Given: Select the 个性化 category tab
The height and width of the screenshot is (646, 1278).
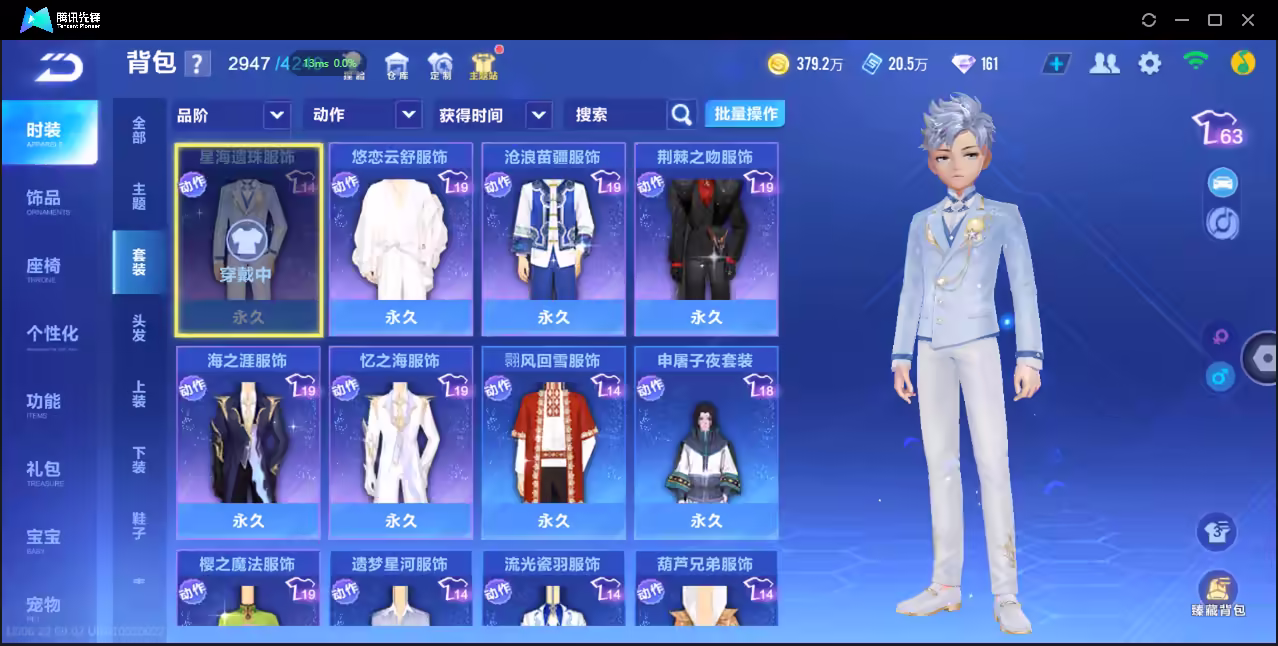Looking at the screenshot, I should click(51, 334).
